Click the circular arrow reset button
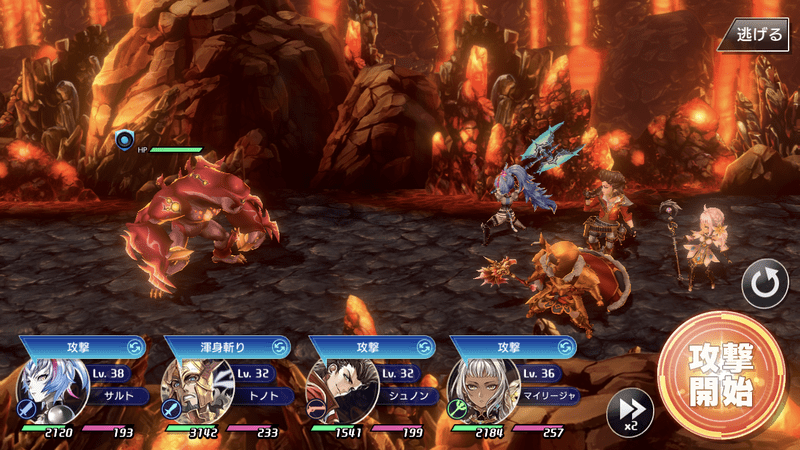The image size is (800, 450). pos(765,285)
